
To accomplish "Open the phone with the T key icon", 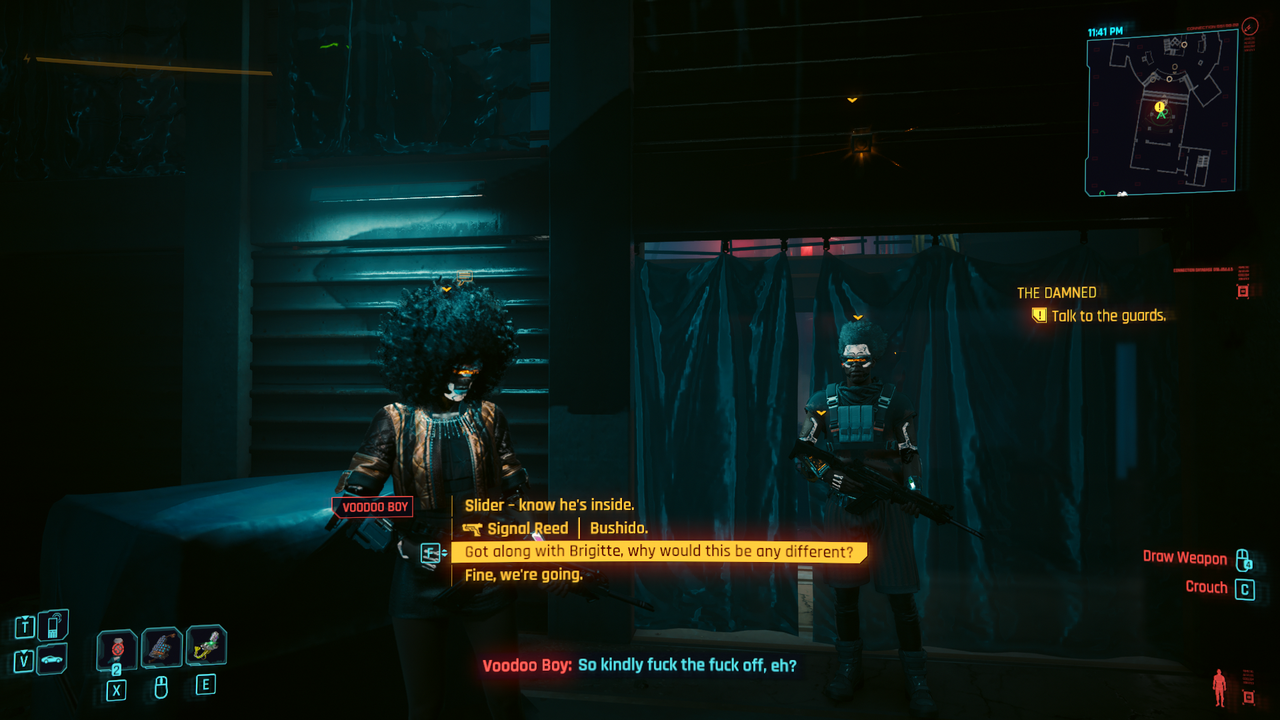I will pyautogui.click(x=52, y=624).
